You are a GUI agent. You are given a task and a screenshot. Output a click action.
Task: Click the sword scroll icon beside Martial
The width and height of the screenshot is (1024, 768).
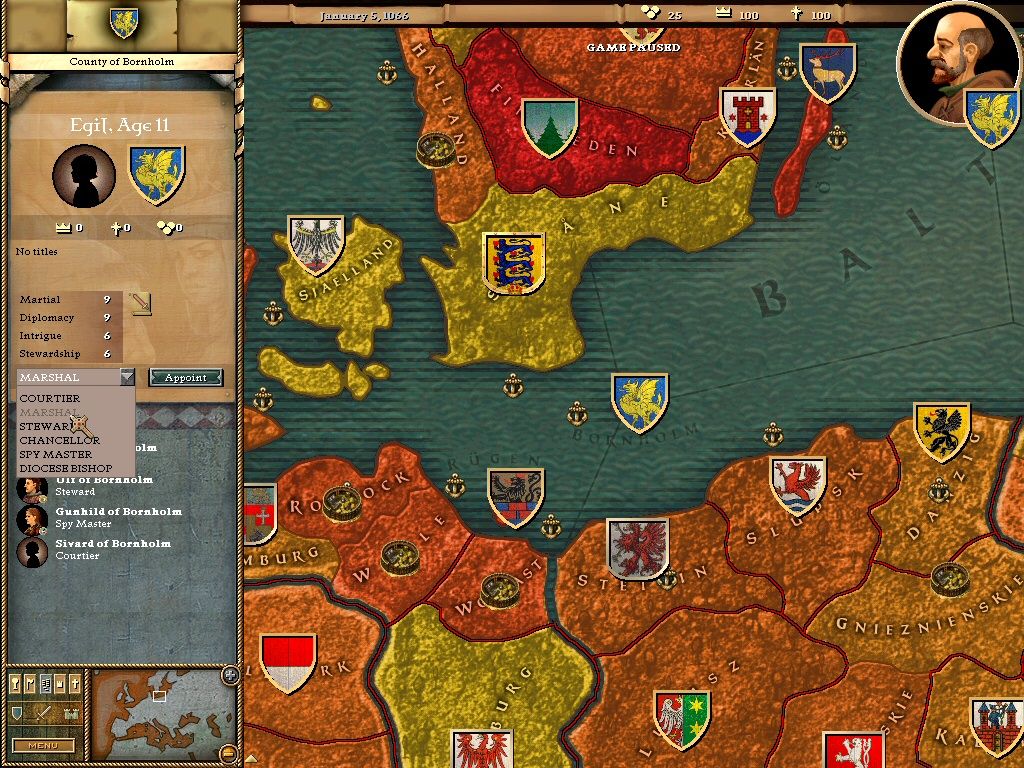tap(141, 302)
